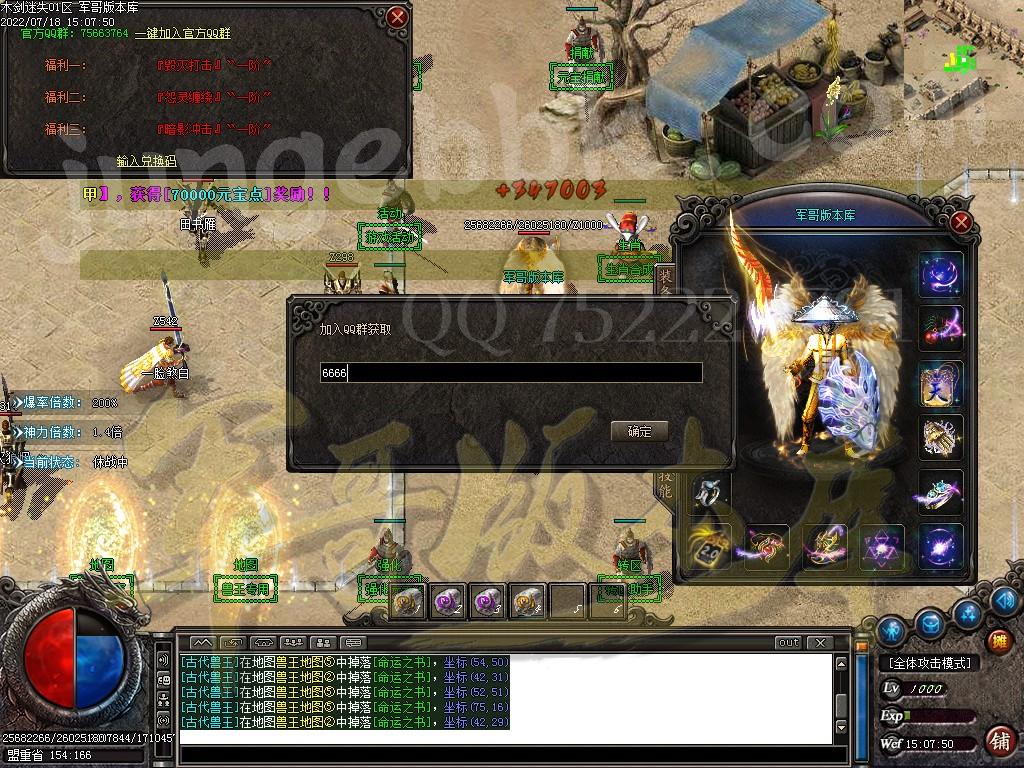Select the 天 talisman equipment slot
The height and width of the screenshot is (768, 1024).
(x=940, y=383)
